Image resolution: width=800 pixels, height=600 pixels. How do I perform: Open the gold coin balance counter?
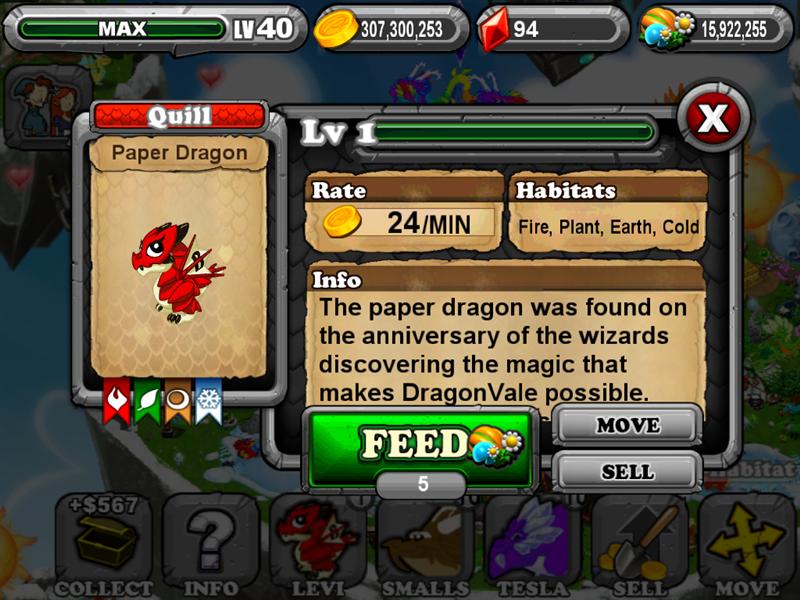point(390,29)
